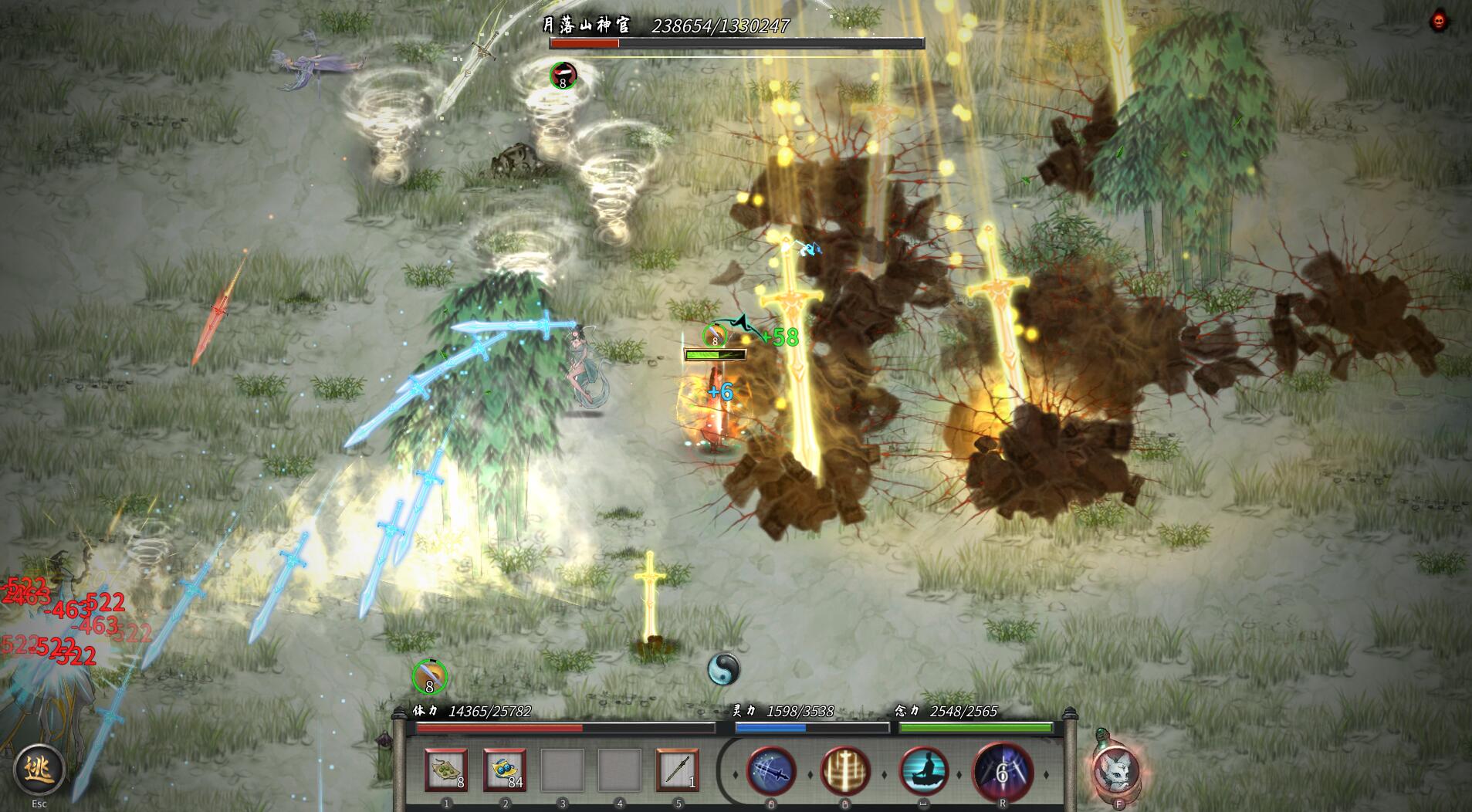This screenshot has height=812, width=1472.
Task: Activate the meditating figure skill
Action: (924, 770)
